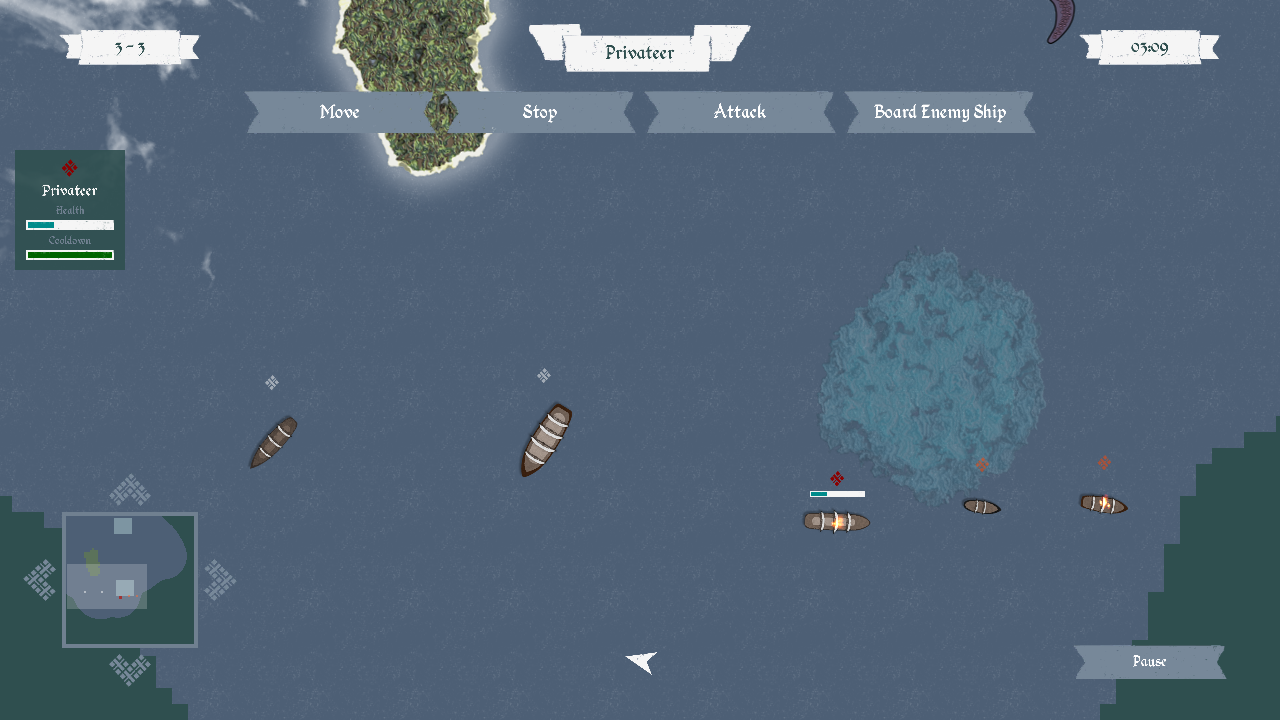Click the diamond arrow right of the minimap
1280x720 pixels.
[x=220, y=580]
